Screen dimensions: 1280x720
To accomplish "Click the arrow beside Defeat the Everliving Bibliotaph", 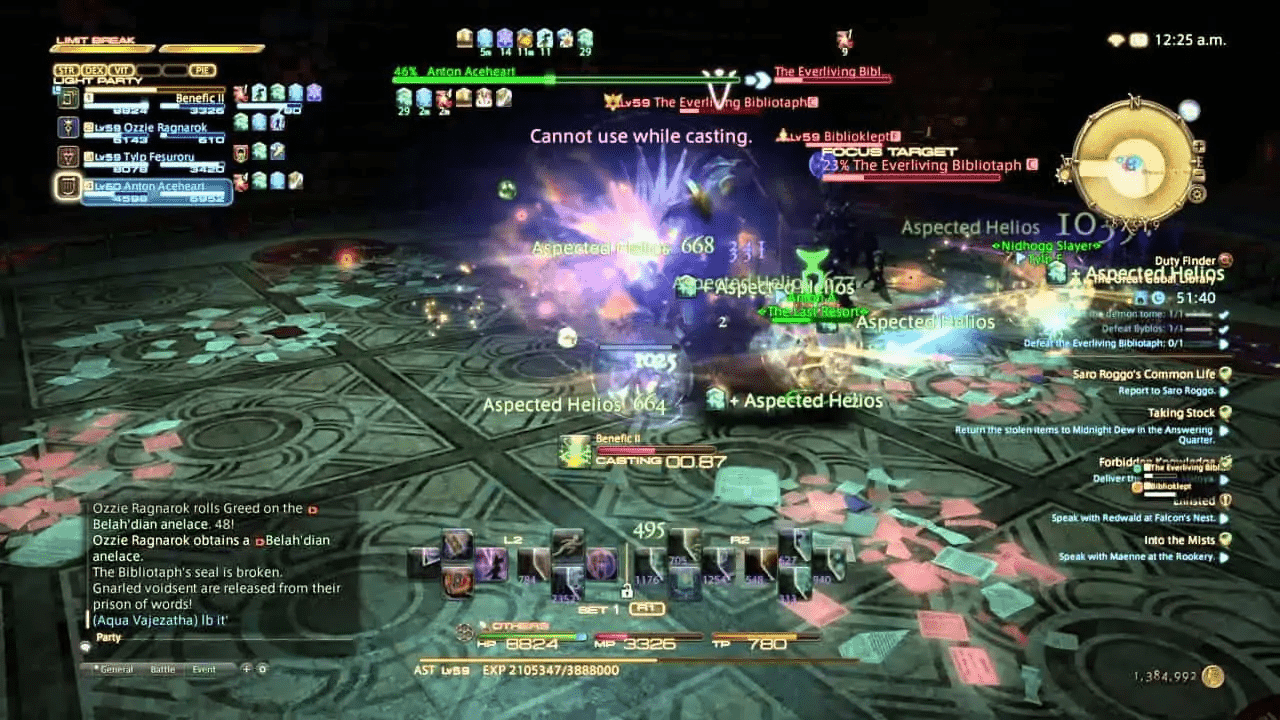I will tap(1221, 343).
